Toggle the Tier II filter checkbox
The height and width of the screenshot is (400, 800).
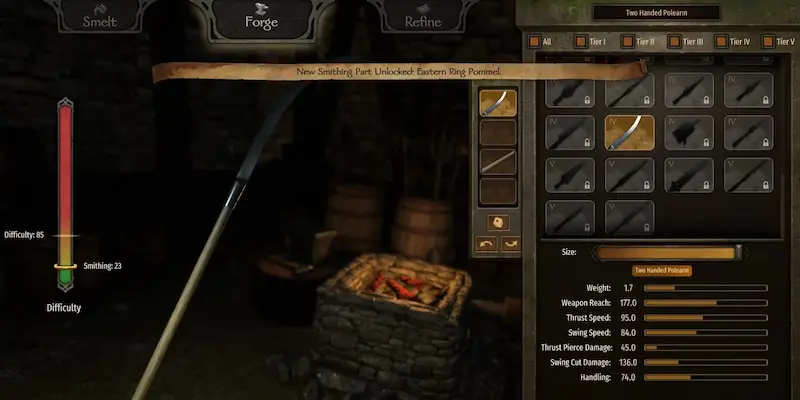626,42
